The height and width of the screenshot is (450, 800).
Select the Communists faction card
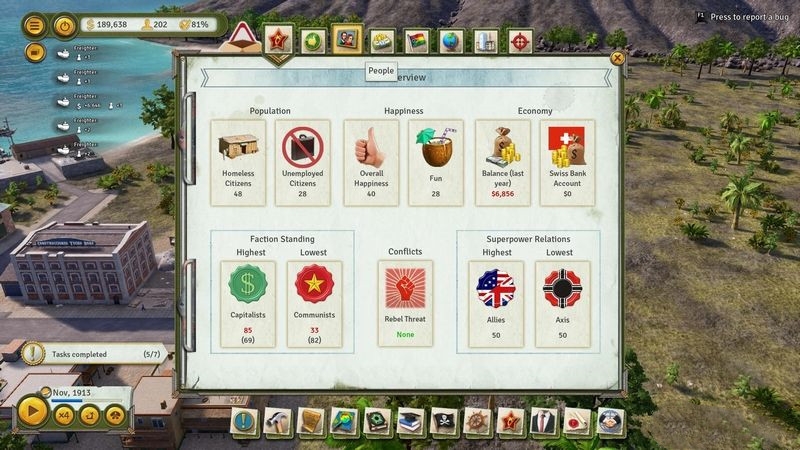(x=314, y=304)
